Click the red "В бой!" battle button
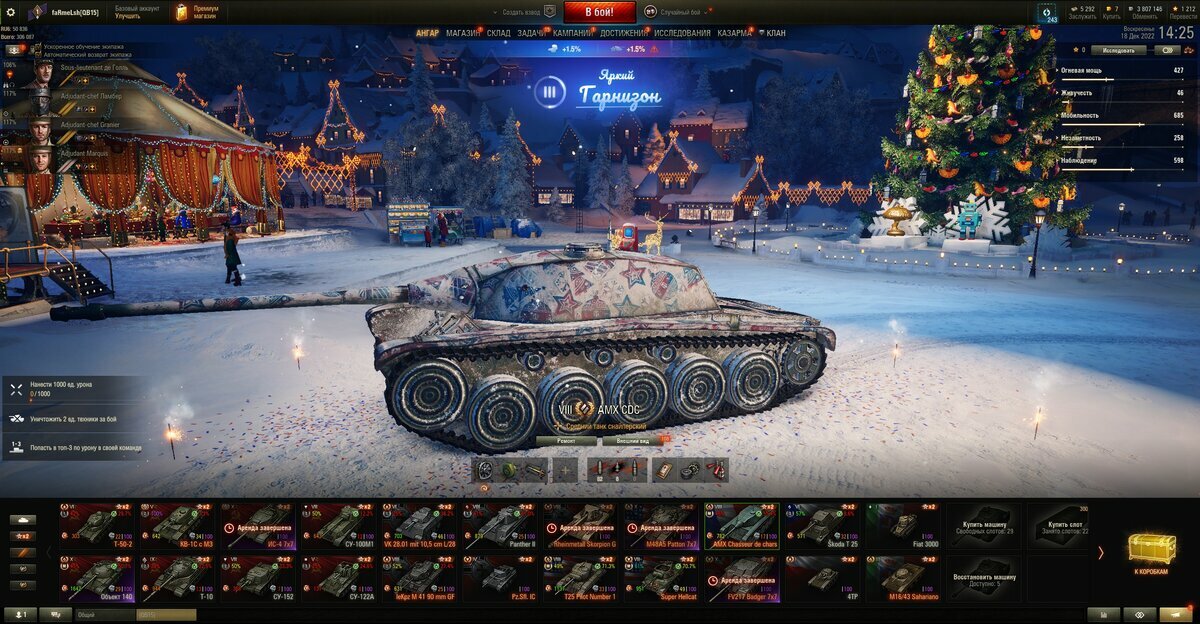 coord(600,12)
